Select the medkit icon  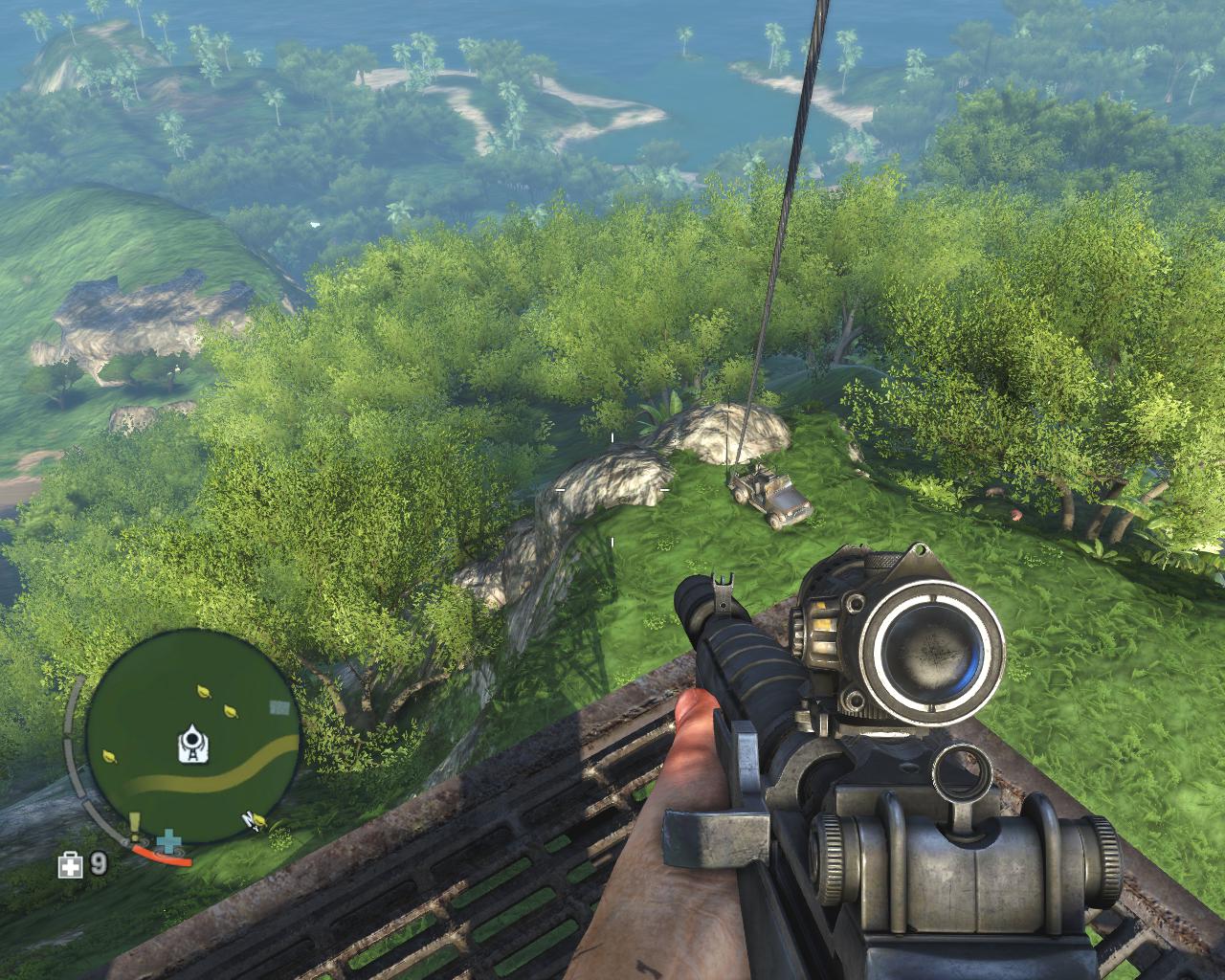click(70, 865)
